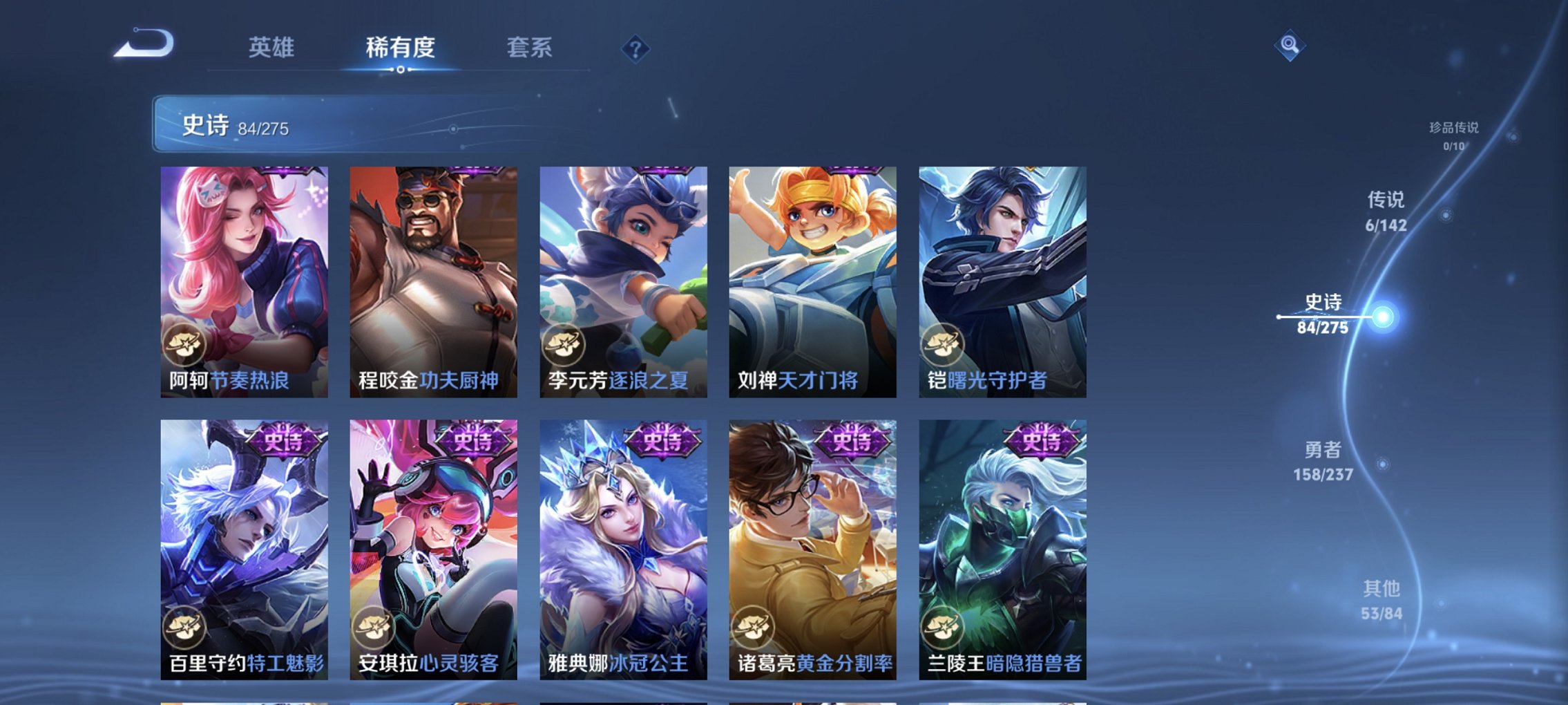This screenshot has width=1568, height=705.
Task: Switch to the 套系 tab
Action: pos(528,47)
